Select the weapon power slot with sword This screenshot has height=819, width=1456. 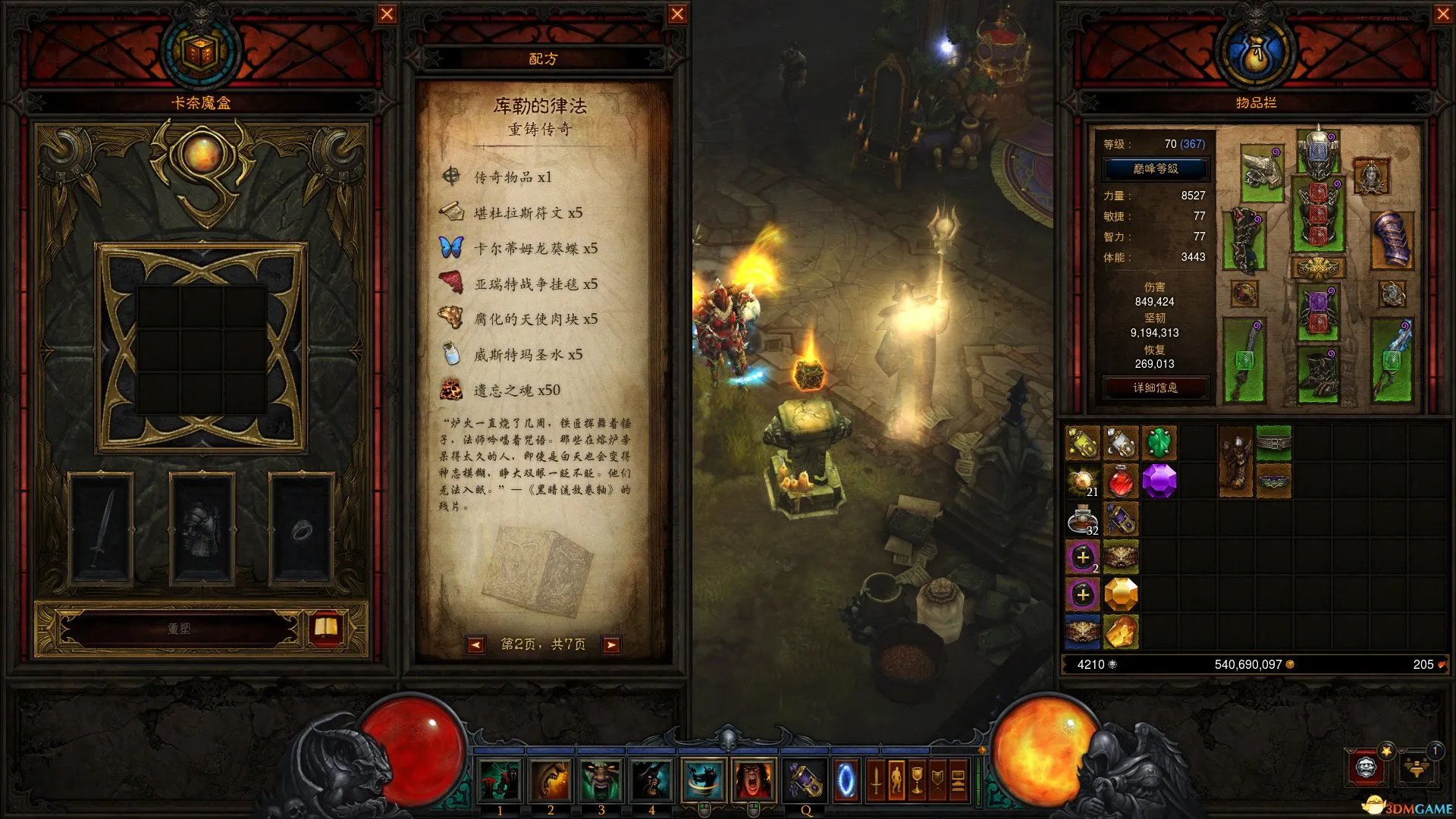point(101,528)
